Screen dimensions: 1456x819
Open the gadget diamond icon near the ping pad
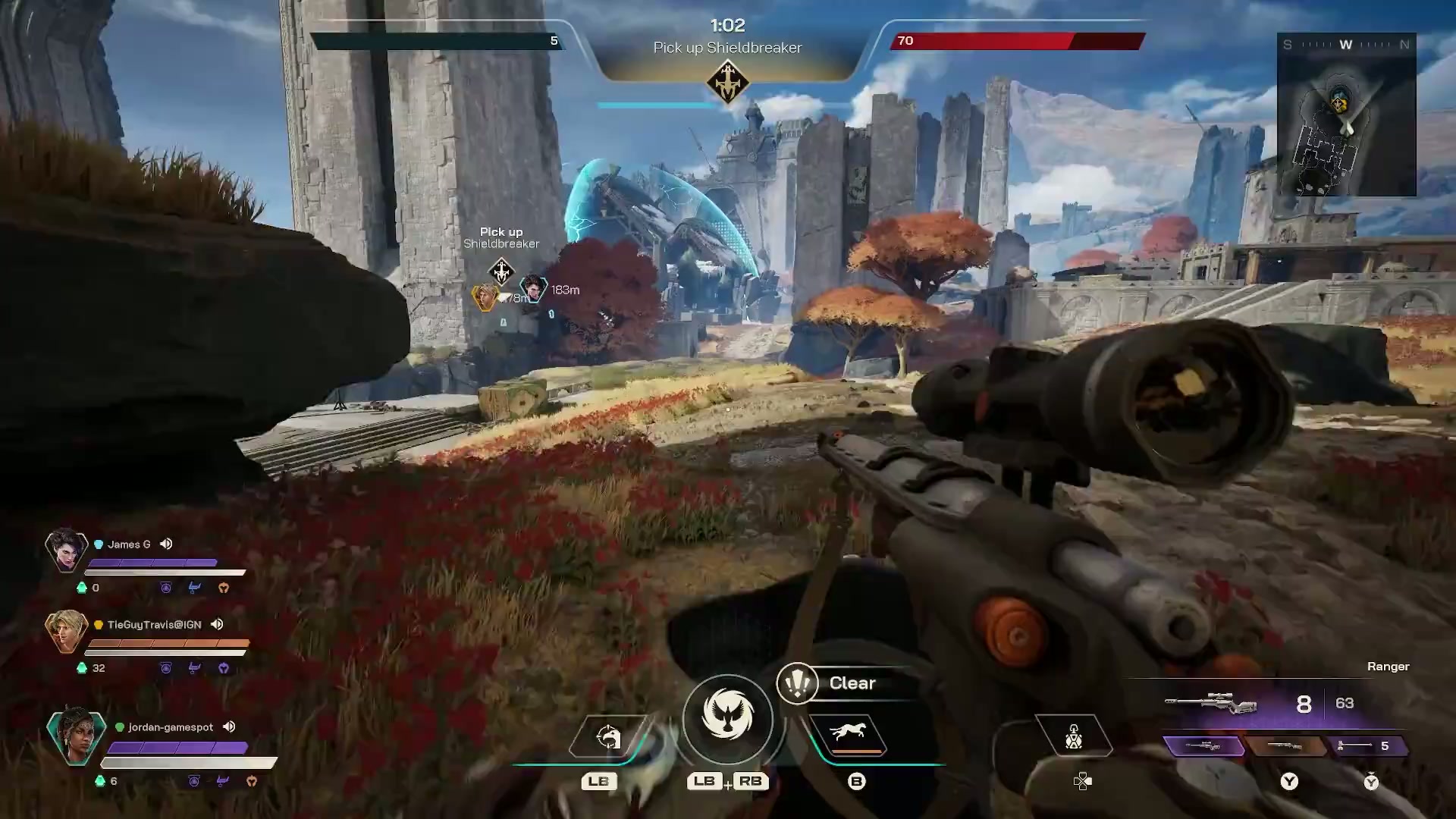(x=1073, y=736)
